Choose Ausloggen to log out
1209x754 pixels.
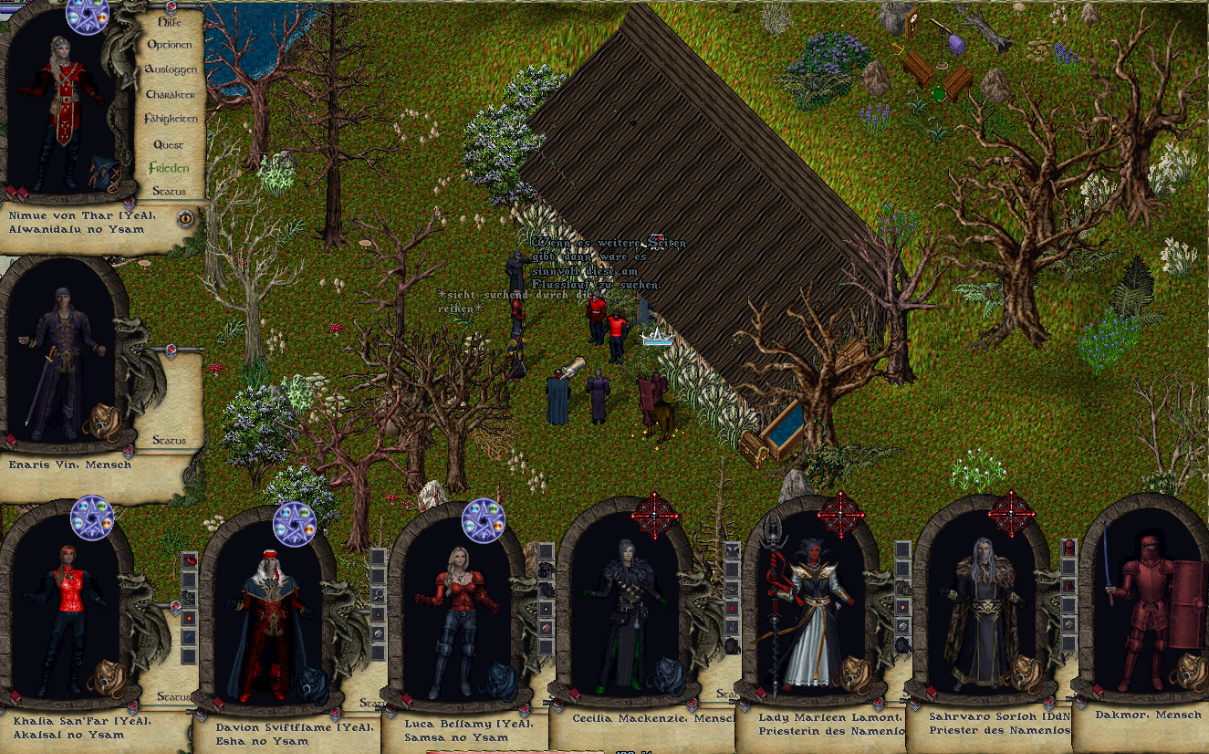[170, 70]
